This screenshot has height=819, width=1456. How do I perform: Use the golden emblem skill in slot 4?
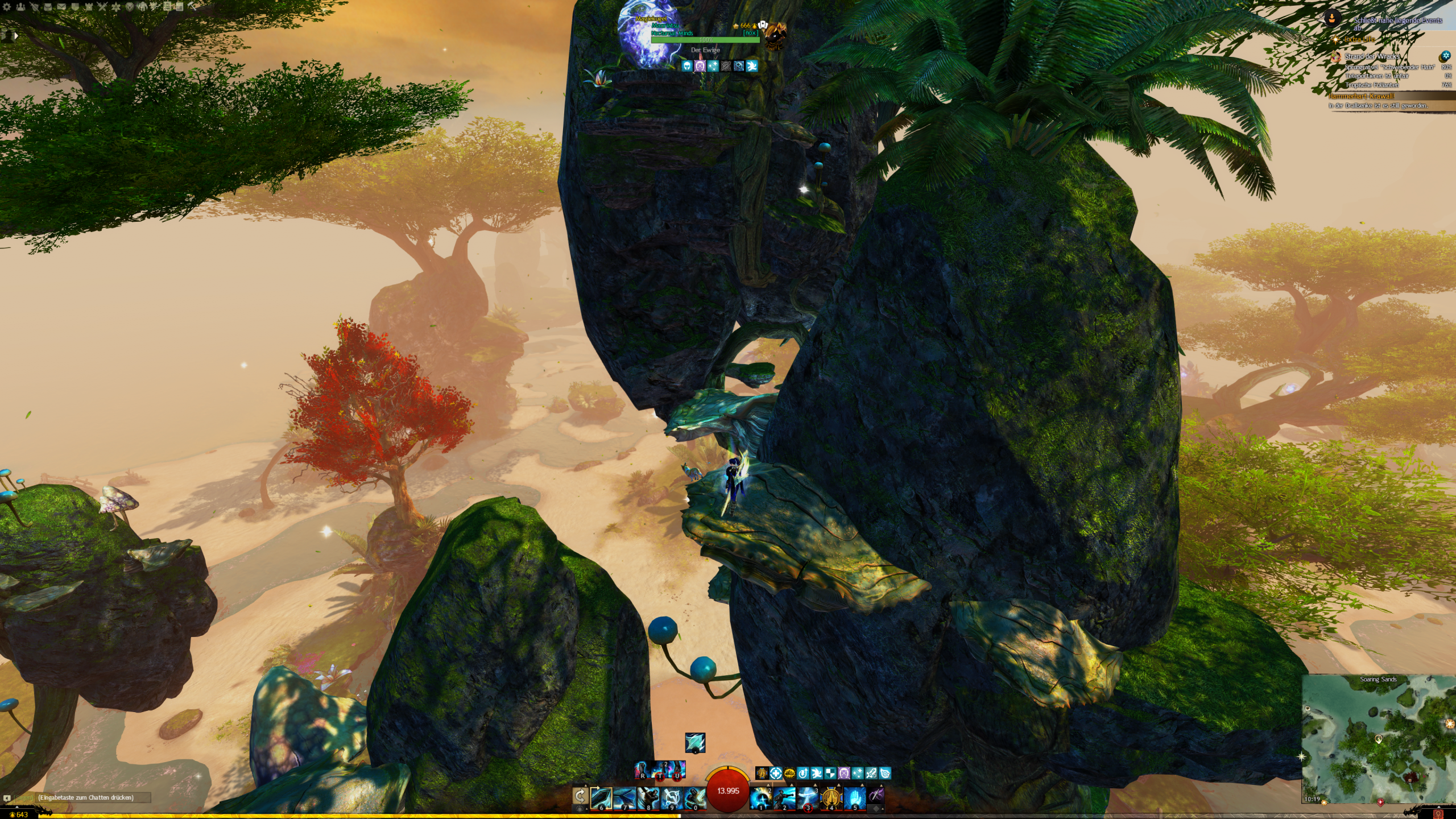(831, 798)
